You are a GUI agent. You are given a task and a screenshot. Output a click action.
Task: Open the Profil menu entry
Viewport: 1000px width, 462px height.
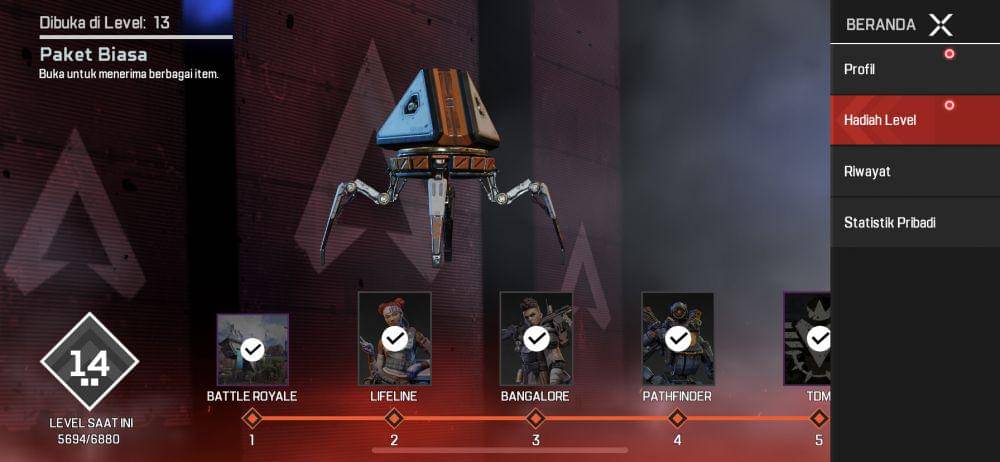(x=914, y=70)
